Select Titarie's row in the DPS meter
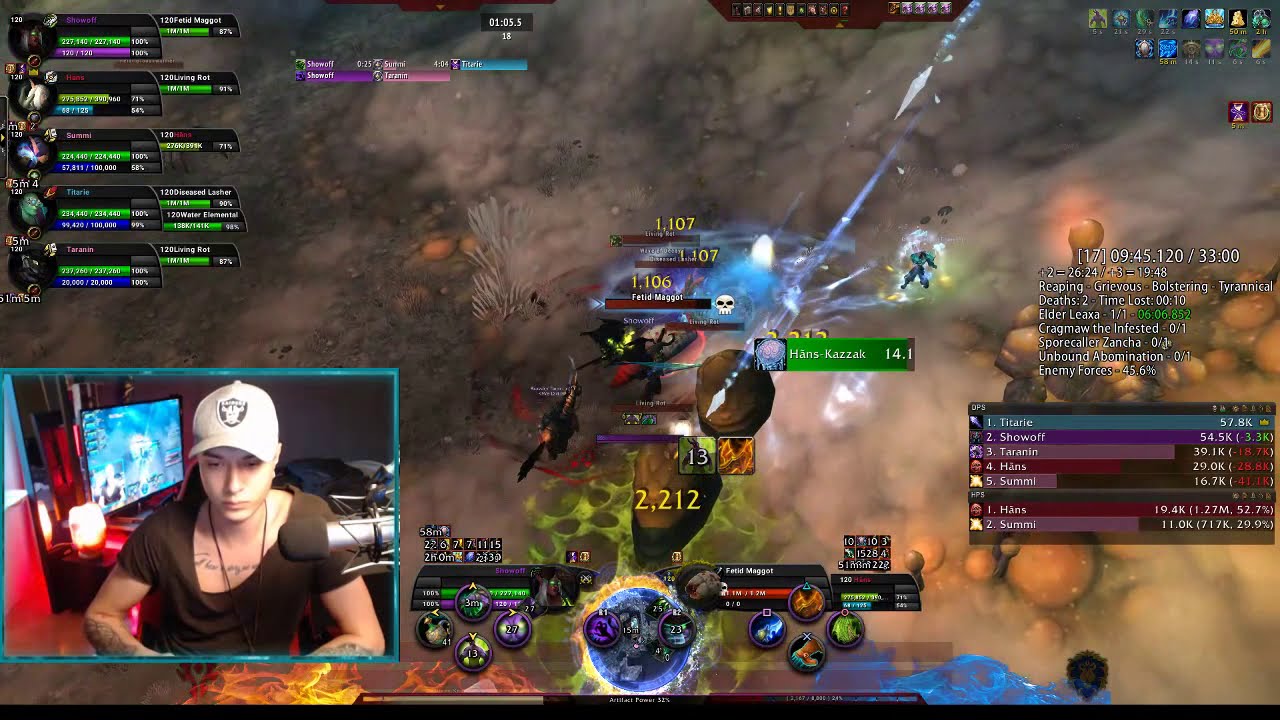 click(1120, 422)
